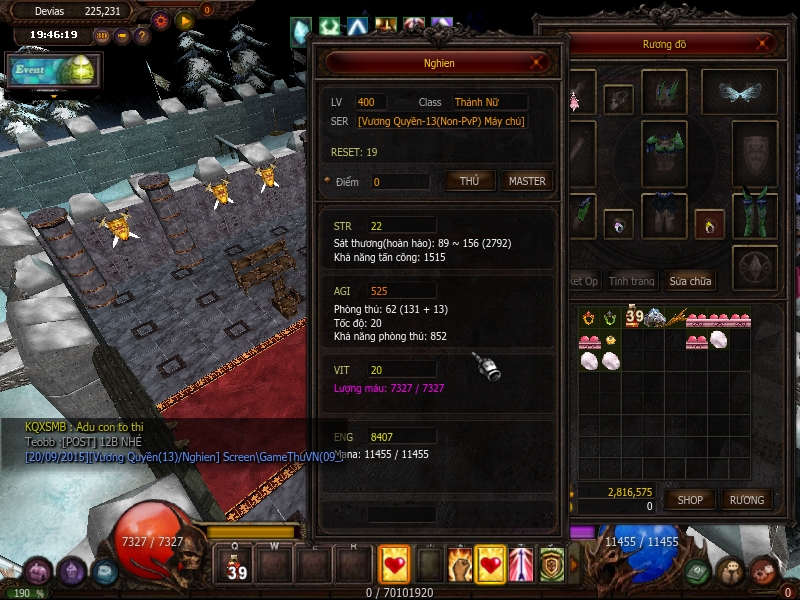The width and height of the screenshot is (800, 600).
Task: Close the Rương đồ inventory panel
Action: (x=765, y=44)
